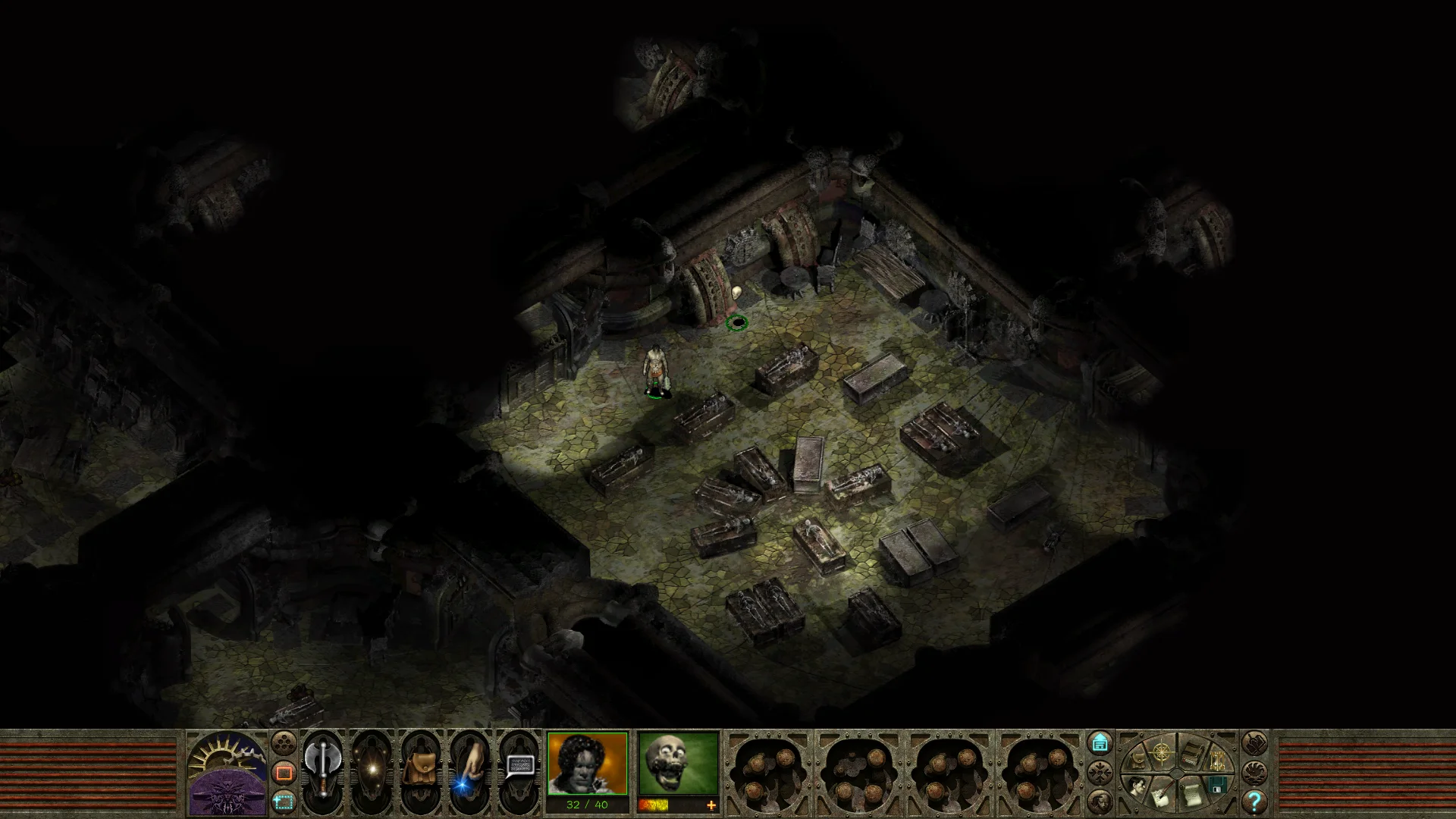The height and width of the screenshot is (819, 1456).
Task: Click the cyan house icon button
Action: click(x=1100, y=742)
